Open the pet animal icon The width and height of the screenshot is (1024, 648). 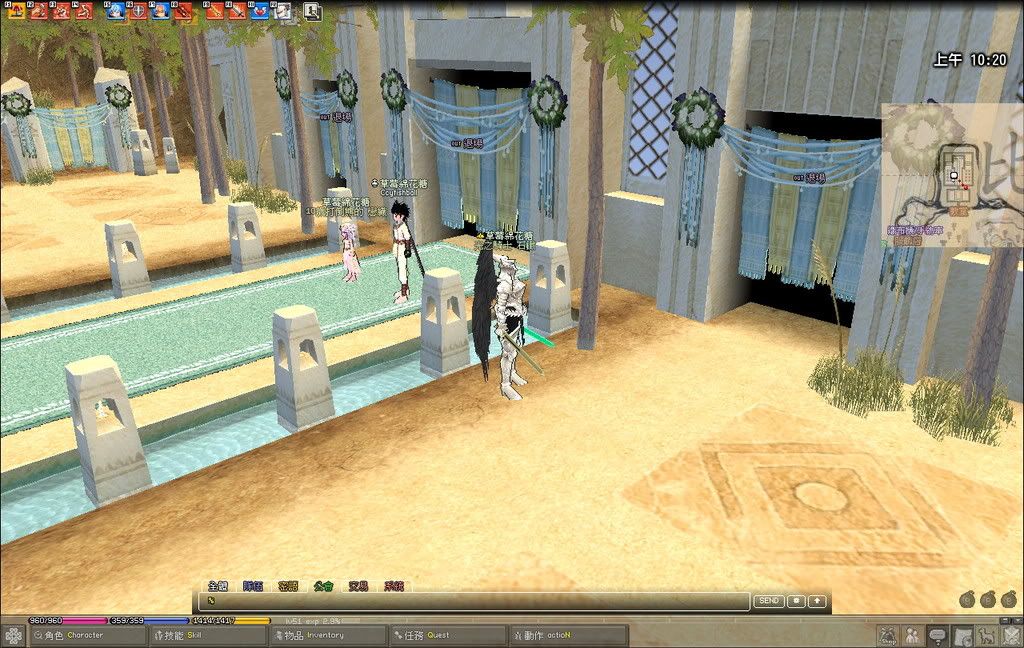pyautogui.click(x=985, y=635)
